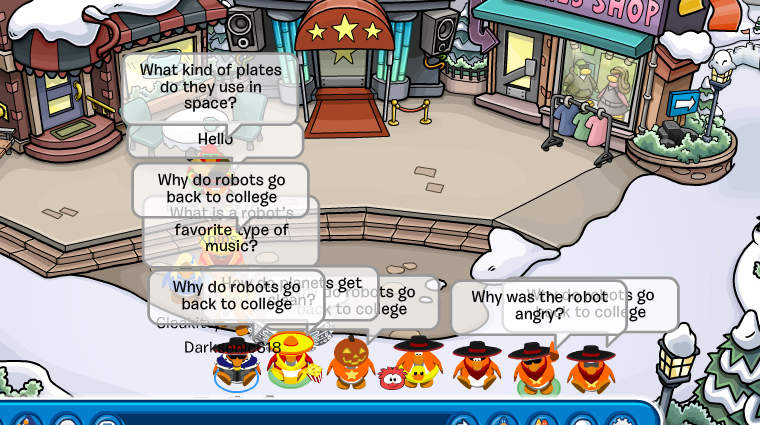760x425 pixels.
Task: Click the chat message input bar
Action: pos(280,418)
